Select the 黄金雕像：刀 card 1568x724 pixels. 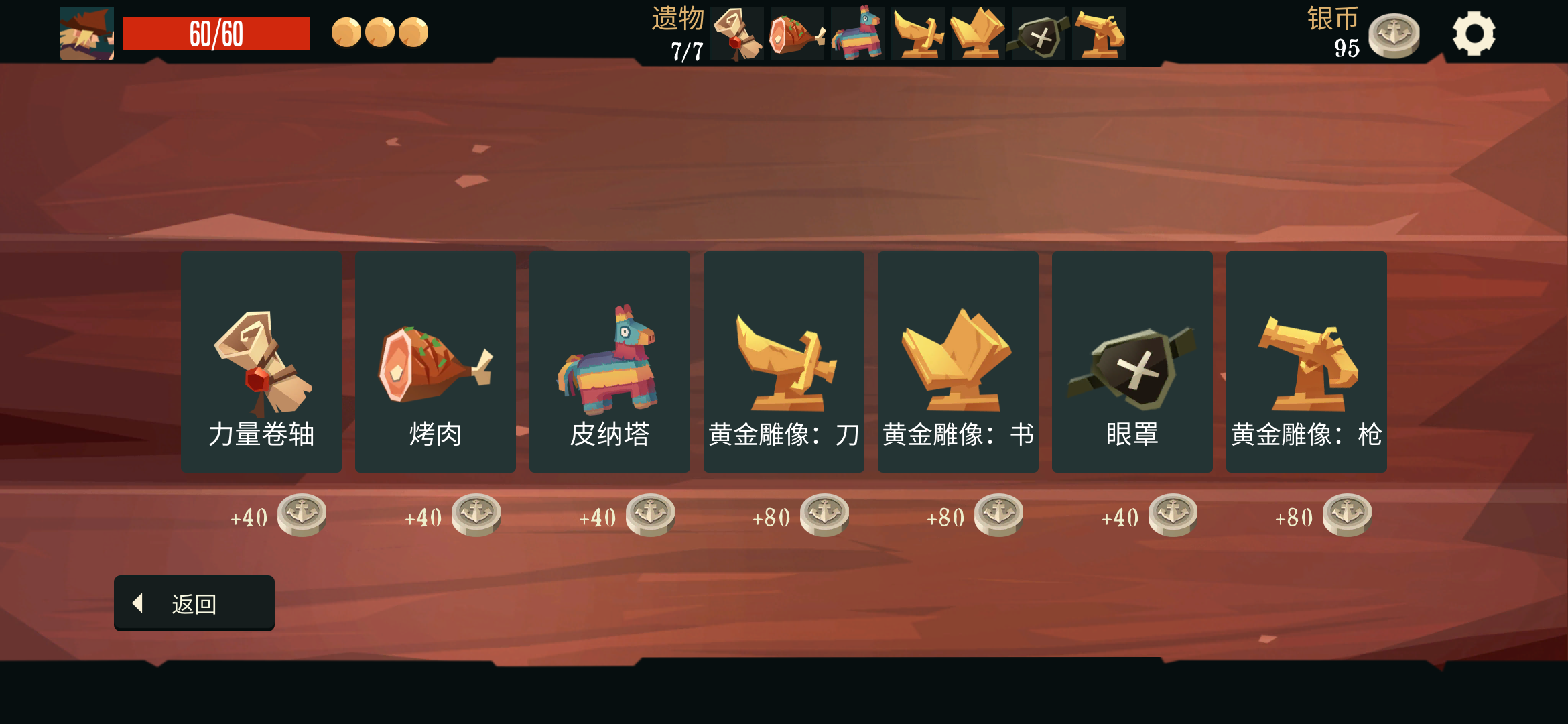[x=783, y=361]
